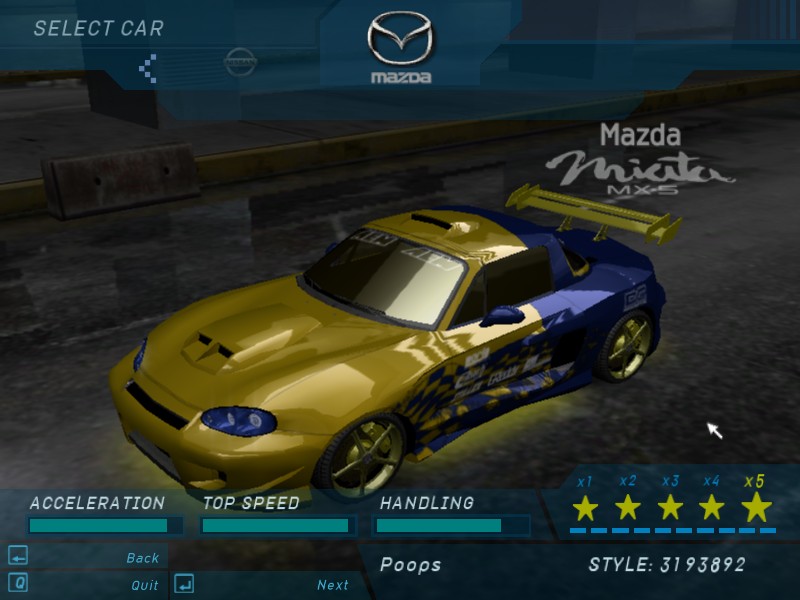Image resolution: width=800 pixels, height=600 pixels.
Task: Select the Mazda manufacturer logo
Action: pos(400,48)
